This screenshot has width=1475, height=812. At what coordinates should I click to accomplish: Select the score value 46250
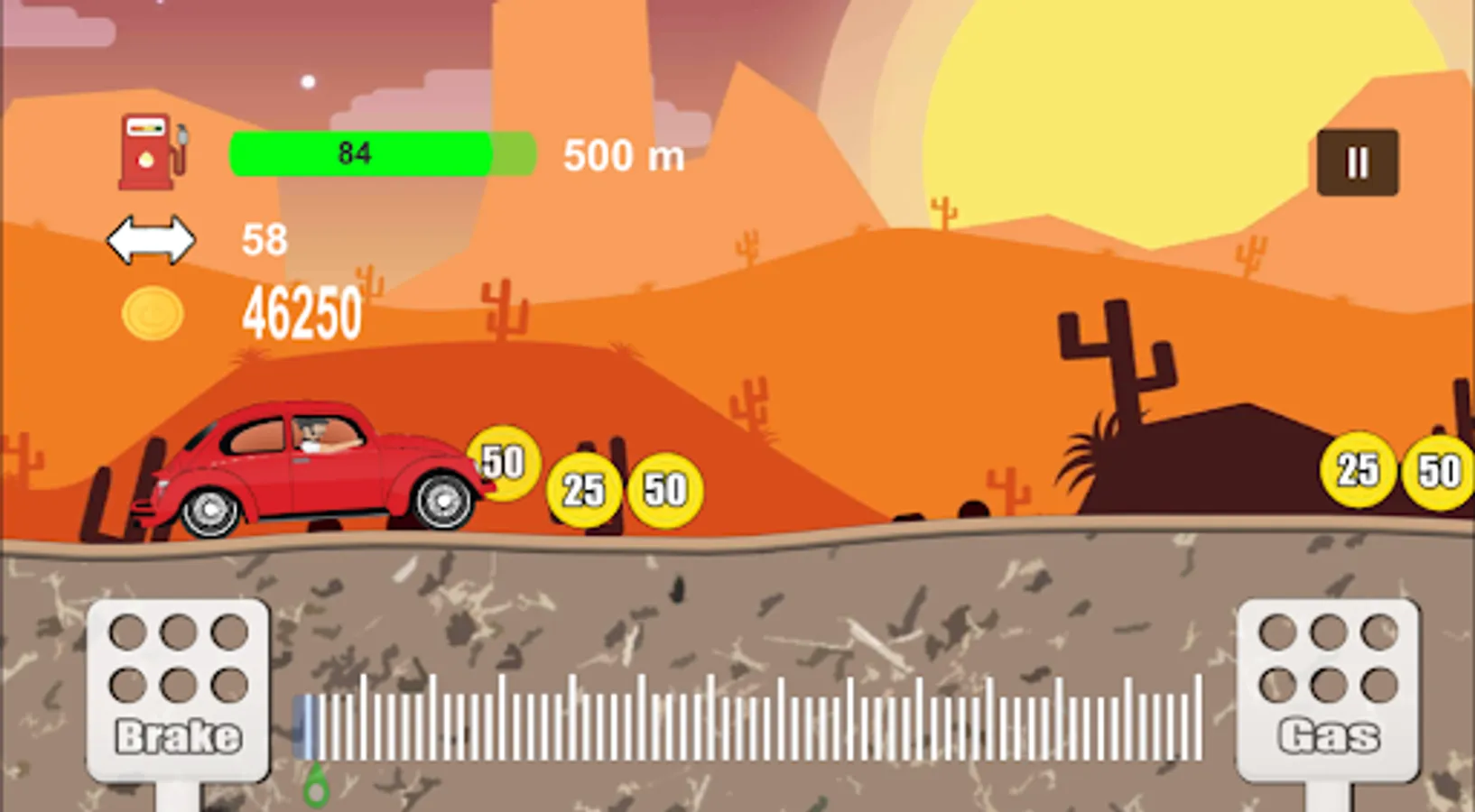[x=302, y=311]
